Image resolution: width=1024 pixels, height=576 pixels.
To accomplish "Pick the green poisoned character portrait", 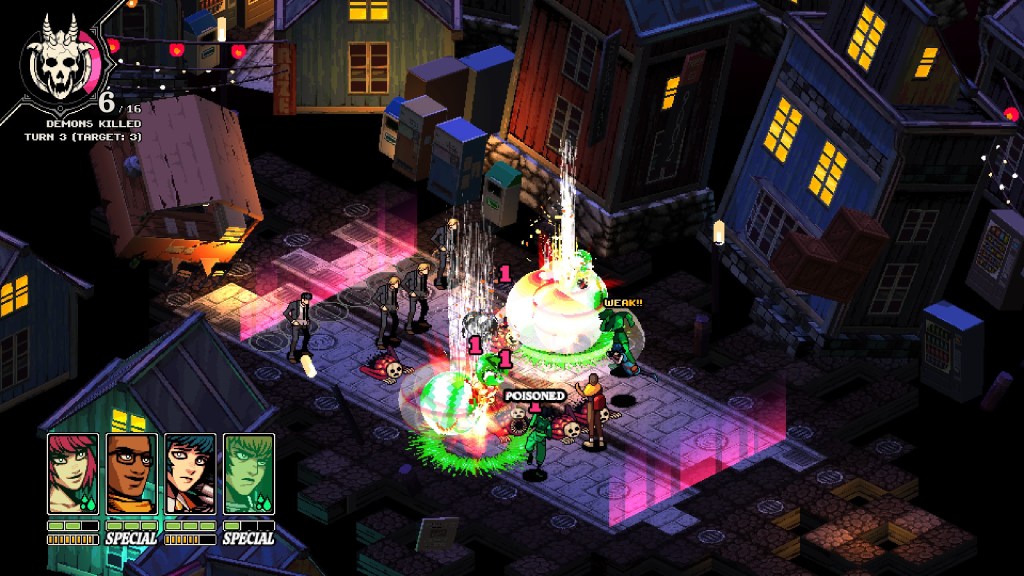I will (x=249, y=473).
